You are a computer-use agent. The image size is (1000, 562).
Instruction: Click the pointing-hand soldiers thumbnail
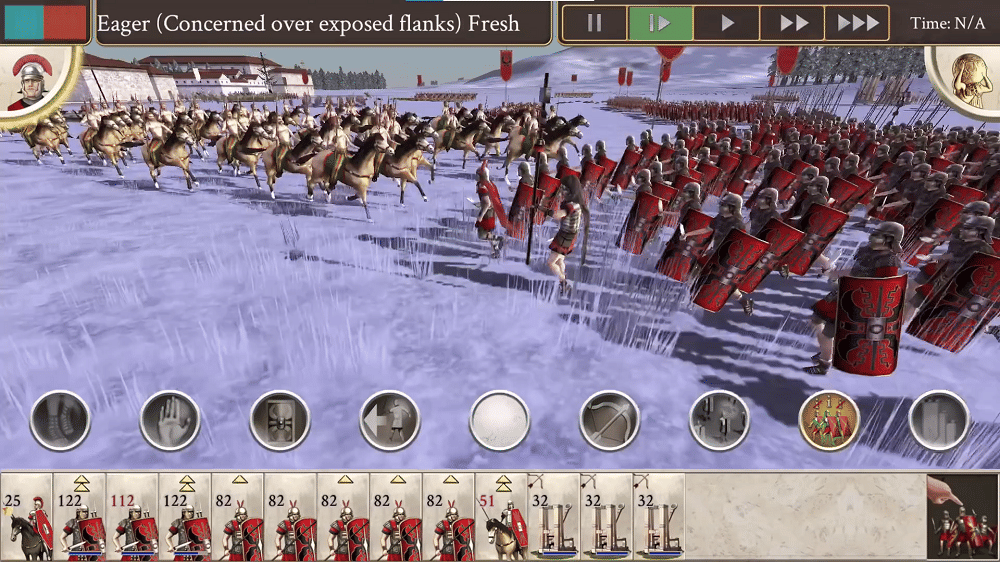[x=962, y=517]
